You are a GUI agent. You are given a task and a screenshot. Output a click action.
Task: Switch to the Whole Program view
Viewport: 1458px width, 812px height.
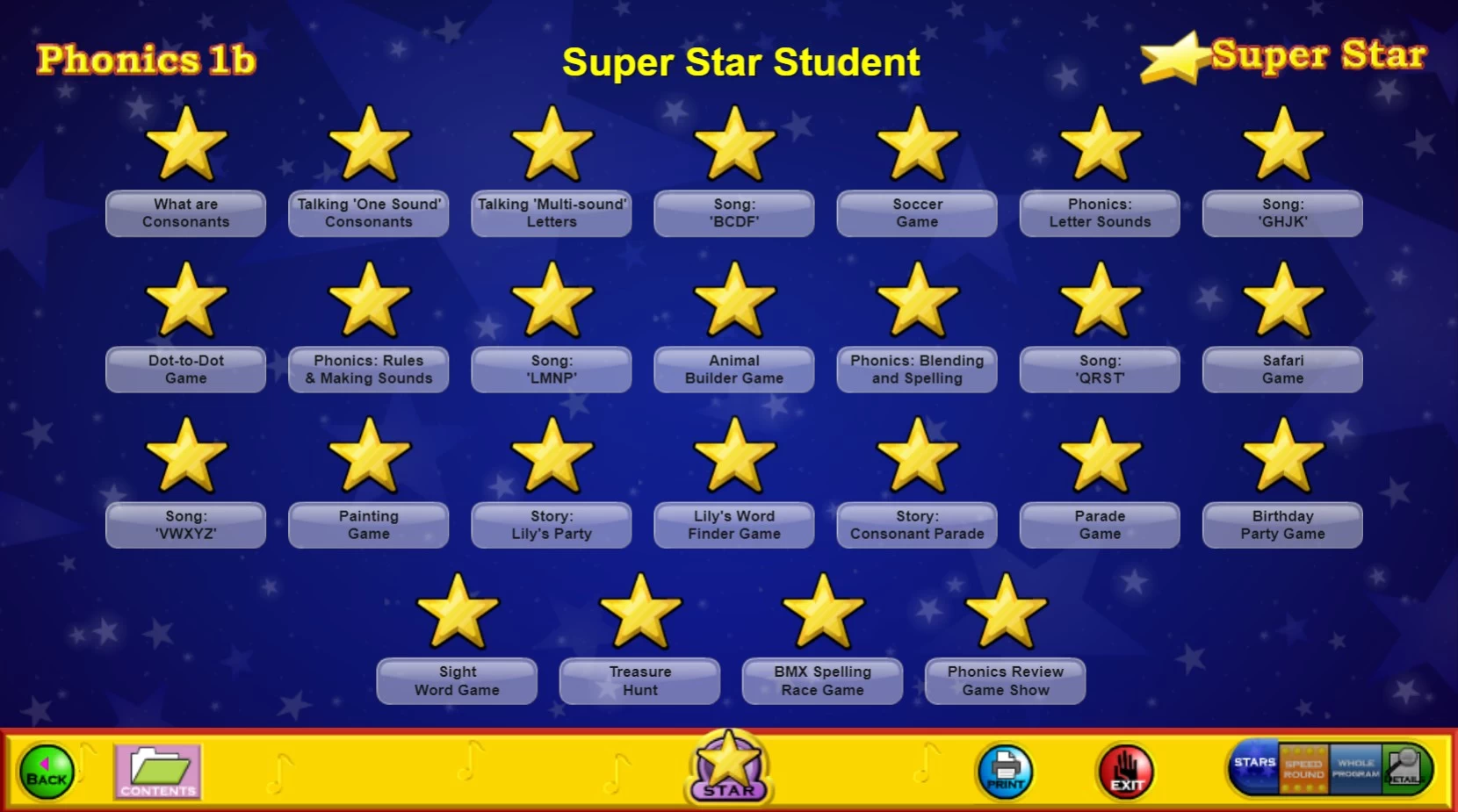tap(1355, 769)
